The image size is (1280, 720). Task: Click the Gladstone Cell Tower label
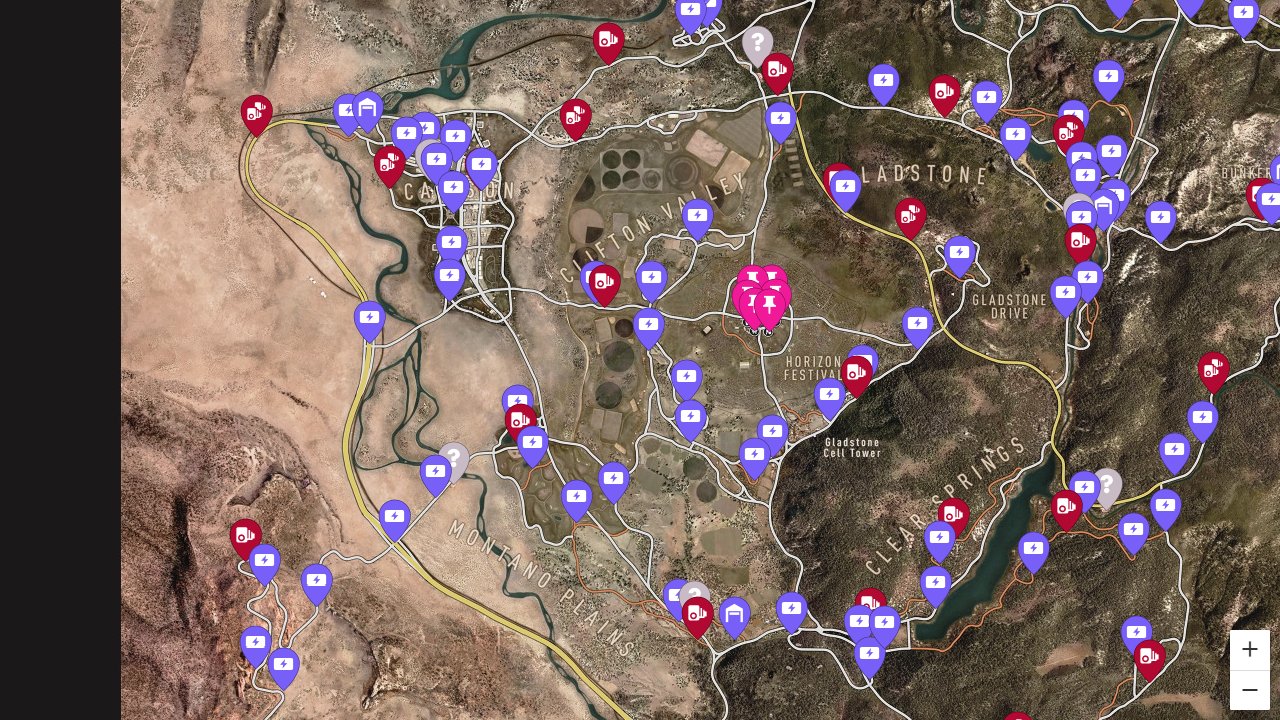pyautogui.click(x=853, y=447)
